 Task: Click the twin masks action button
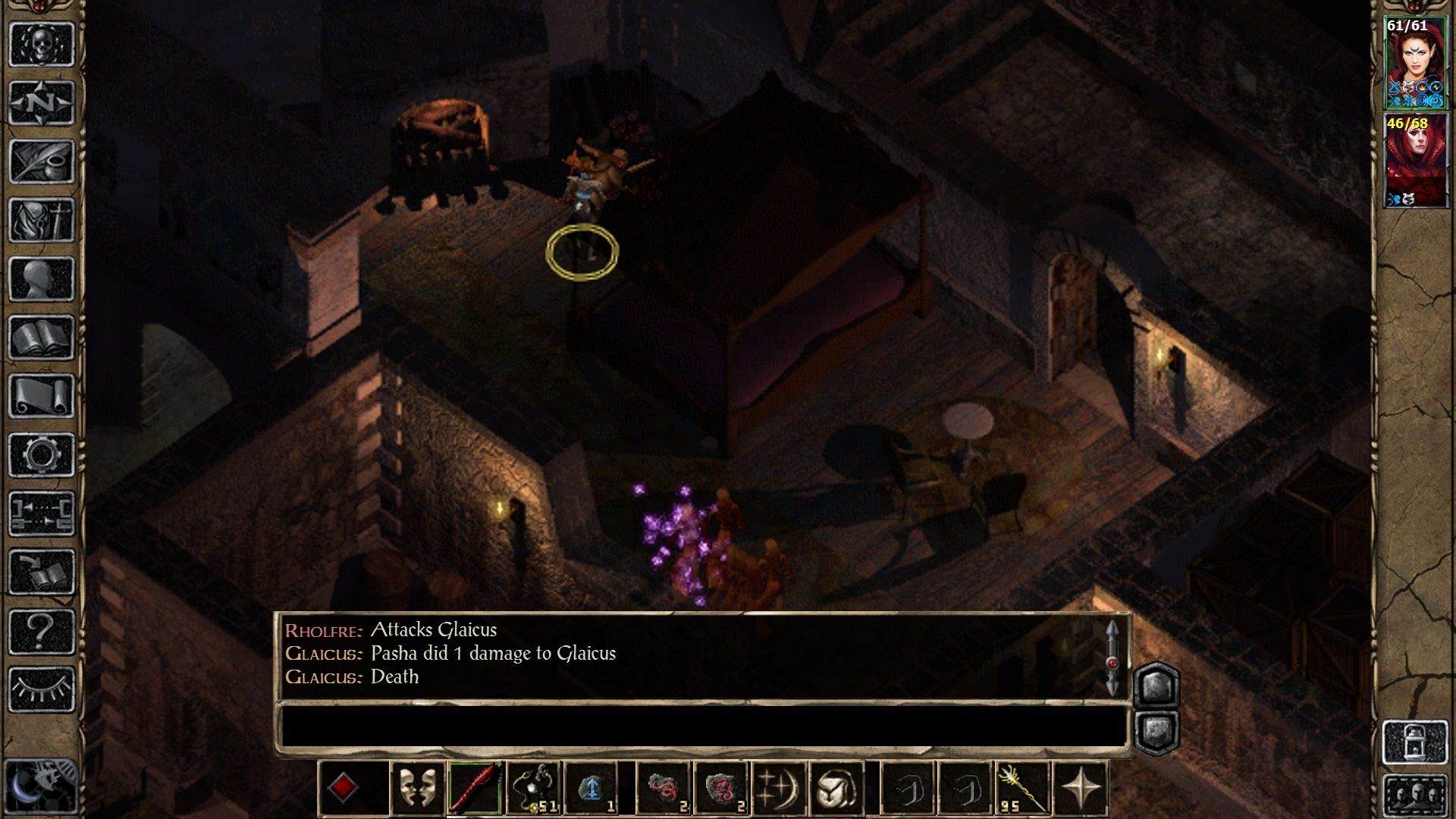[x=417, y=788]
